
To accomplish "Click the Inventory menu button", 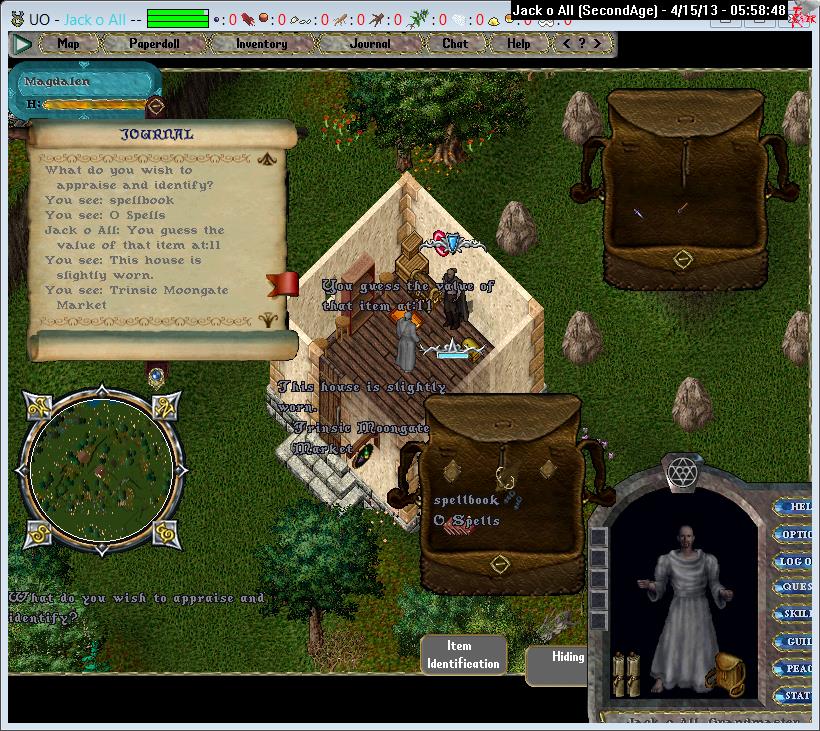I will (x=261, y=44).
